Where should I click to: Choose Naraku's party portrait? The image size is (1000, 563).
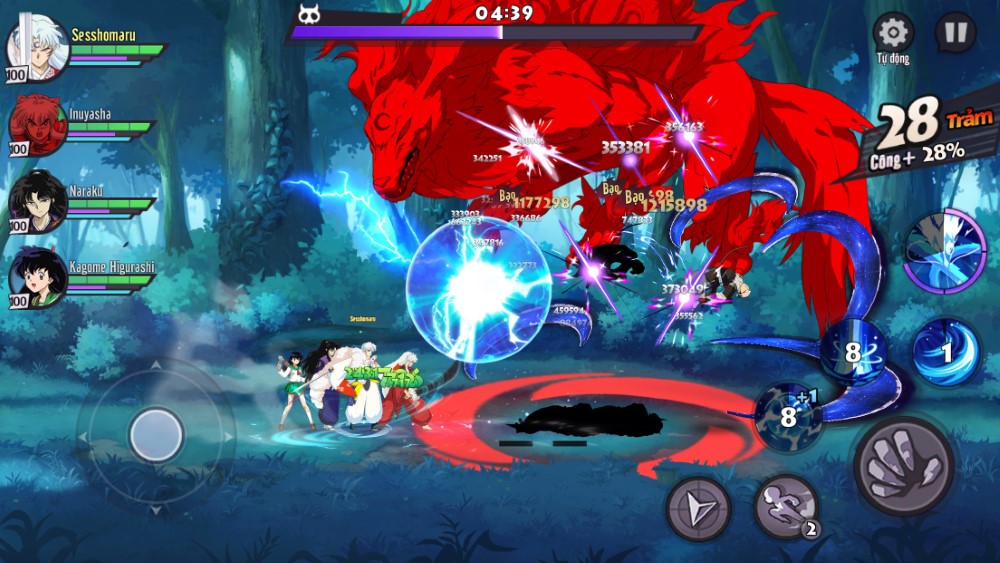37,201
